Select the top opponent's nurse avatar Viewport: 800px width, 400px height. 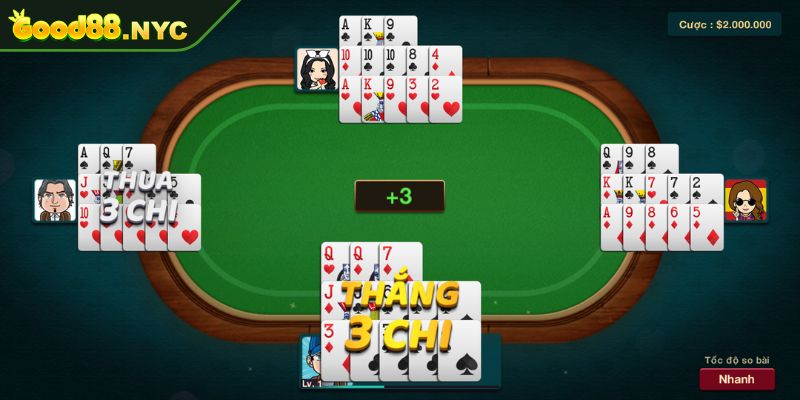click(315, 70)
